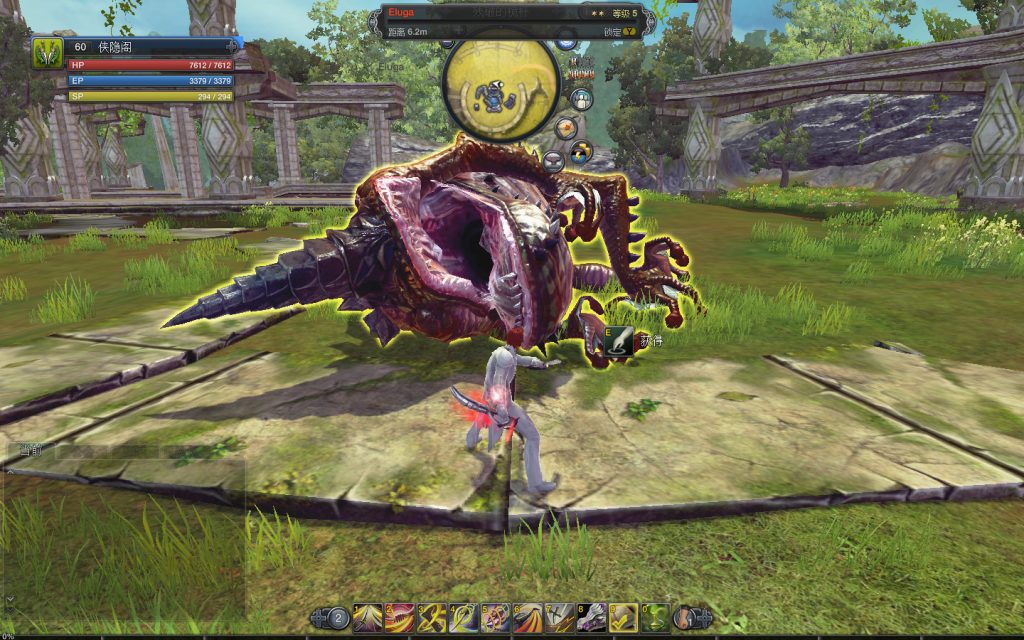Select the white claw skill in slot 8
This screenshot has width=1024, height=640.
(592, 617)
